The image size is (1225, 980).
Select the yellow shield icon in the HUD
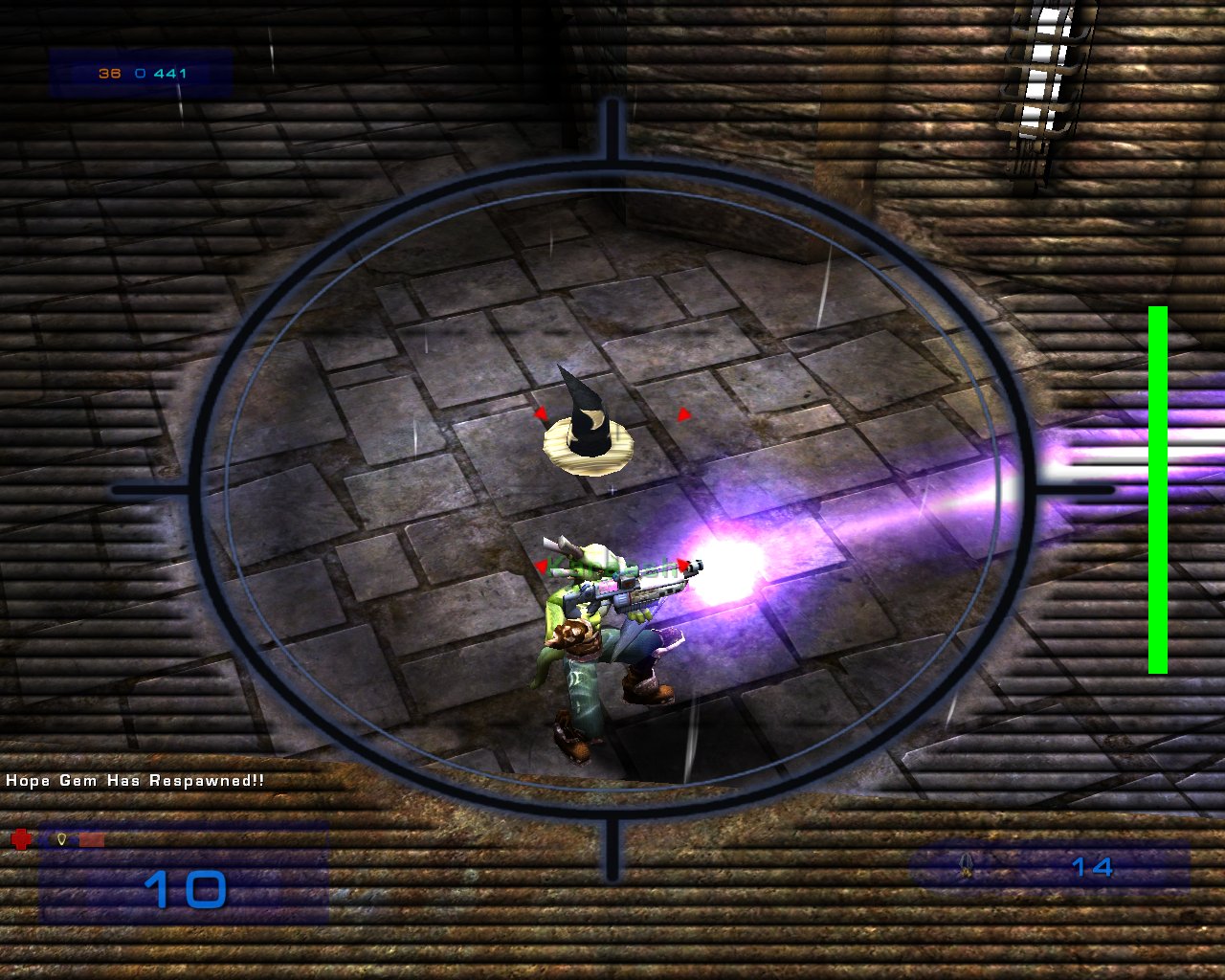[x=61, y=839]
